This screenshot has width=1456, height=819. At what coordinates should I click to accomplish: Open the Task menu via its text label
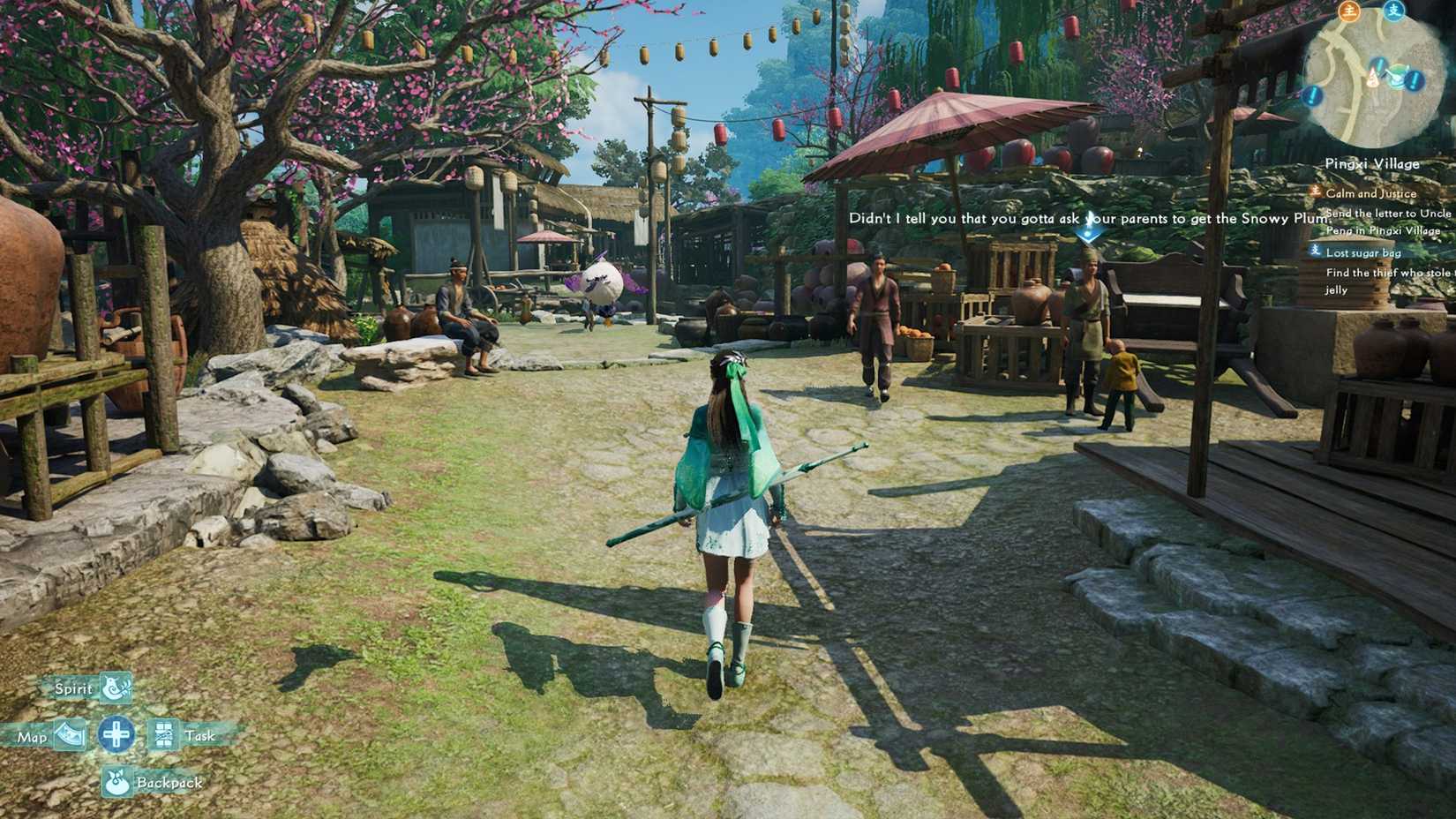(x=201, y=735)
